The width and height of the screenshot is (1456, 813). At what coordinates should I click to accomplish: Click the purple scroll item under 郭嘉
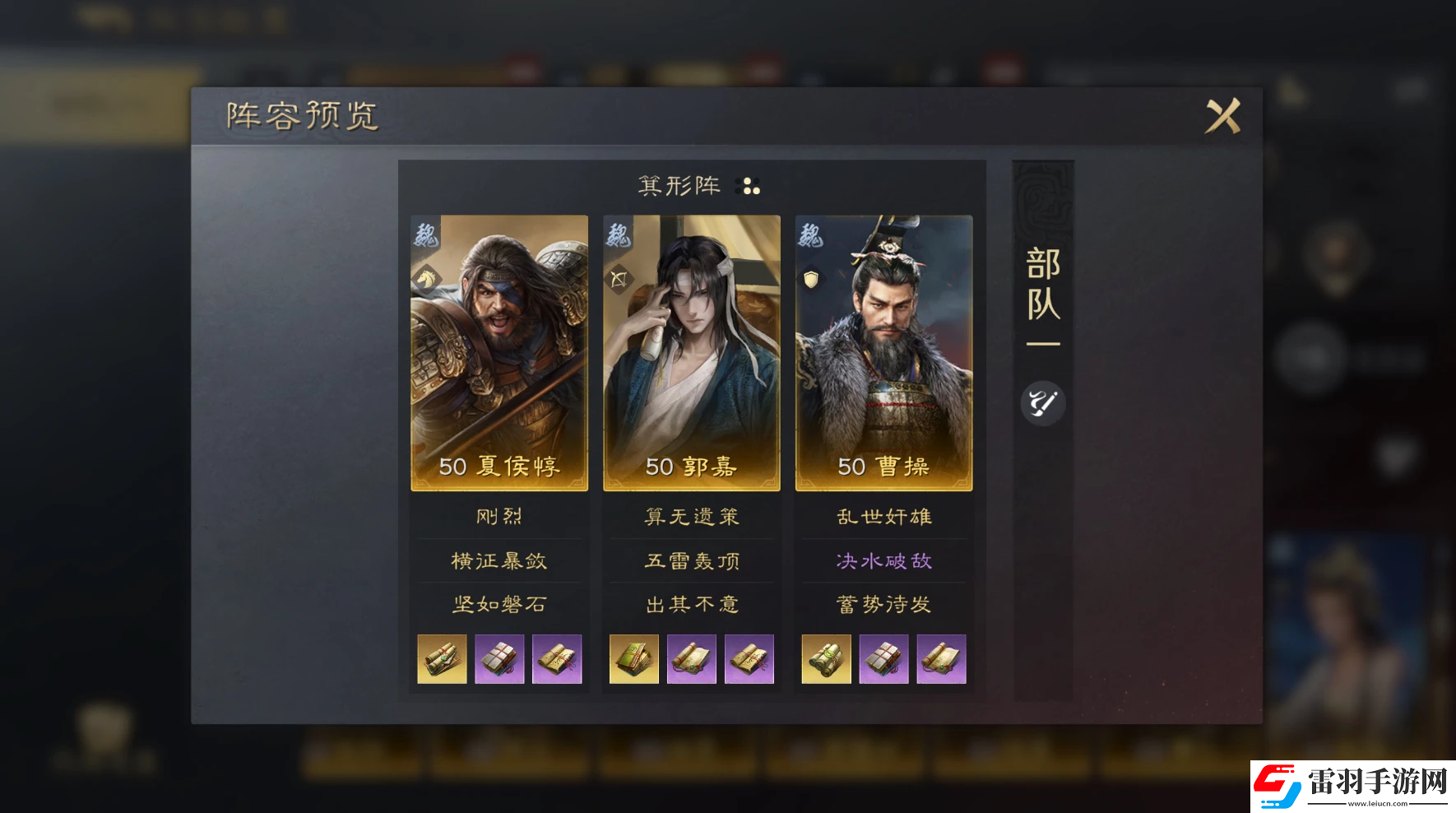pos(691,659)
